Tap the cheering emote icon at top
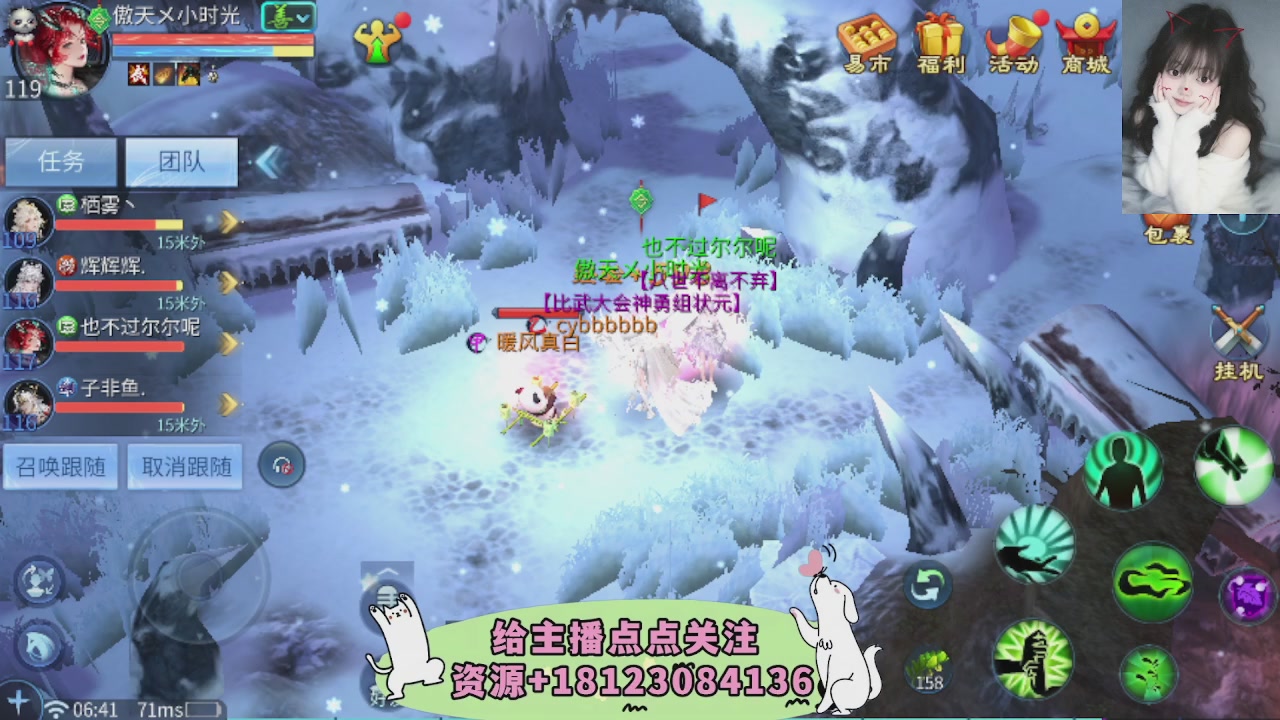The width and height of the screenshot is (1280, 720). pos(376,43)
